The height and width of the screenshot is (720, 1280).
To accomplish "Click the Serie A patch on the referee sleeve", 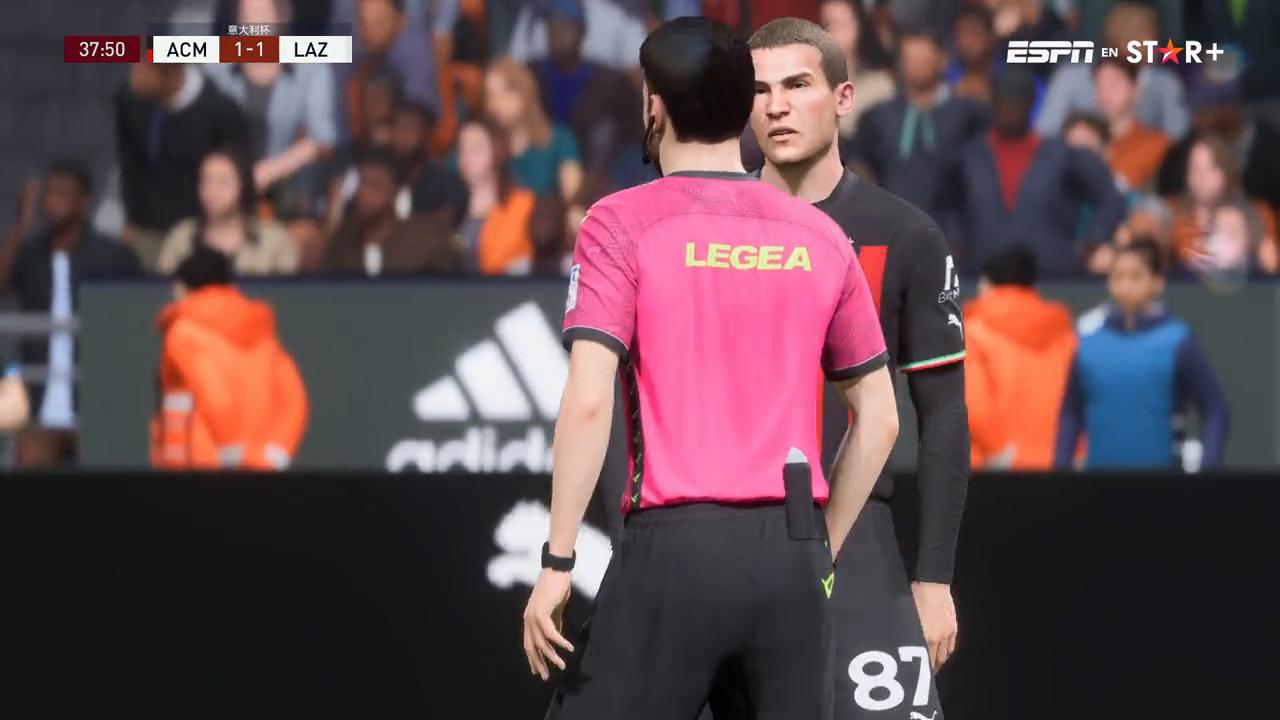I will click(x=572, y=286).
